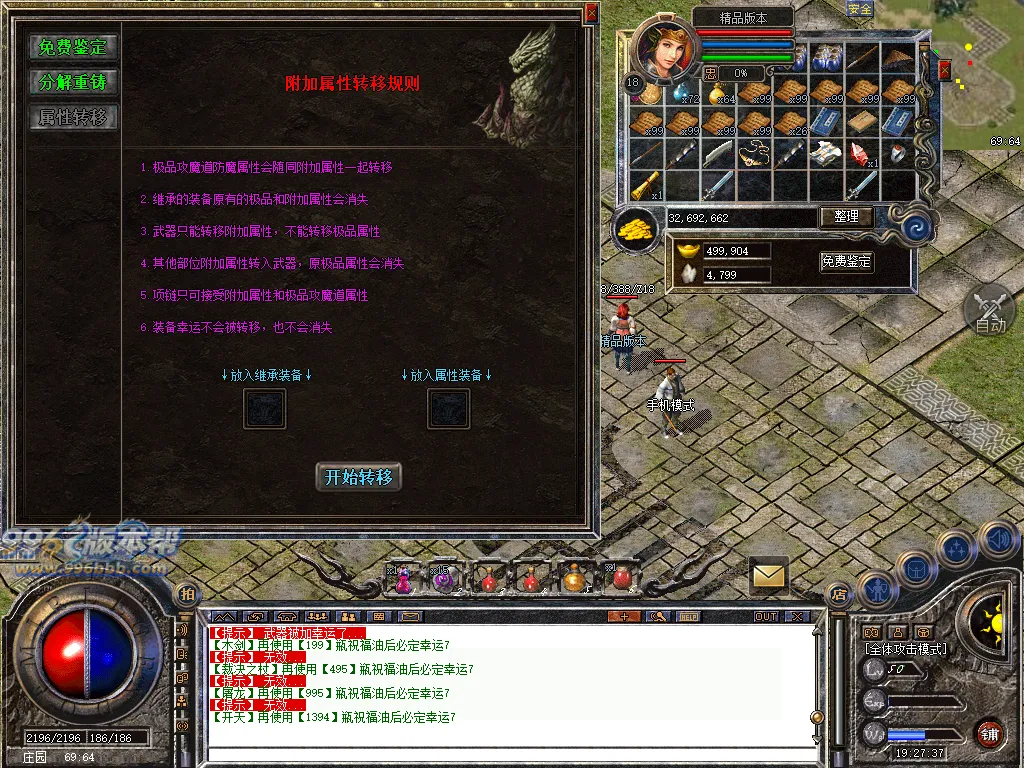Select the white armor item in the bag
The width and height of the screenshot is (1024, 768).
(825, 154)
